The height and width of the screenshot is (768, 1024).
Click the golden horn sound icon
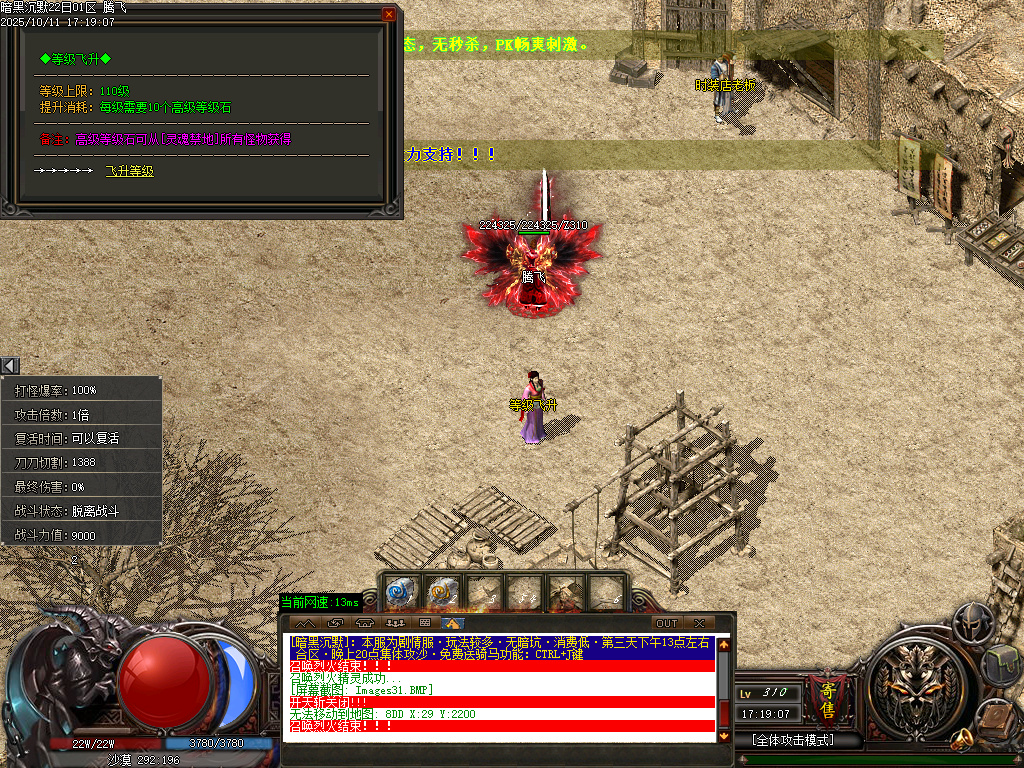(962, 740)
